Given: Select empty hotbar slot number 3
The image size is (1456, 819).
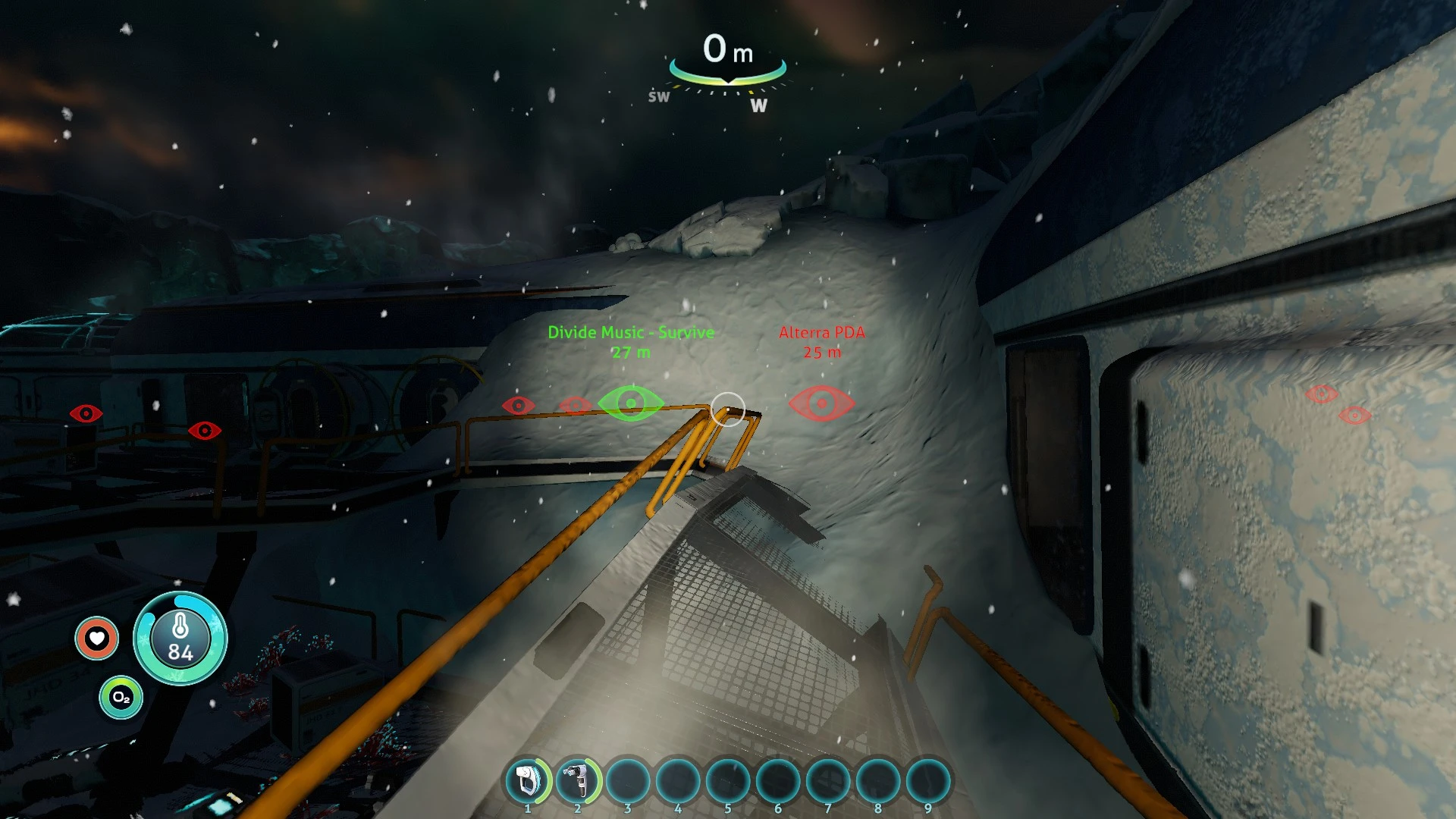Looking at the screenshot, I should point(628,780).
